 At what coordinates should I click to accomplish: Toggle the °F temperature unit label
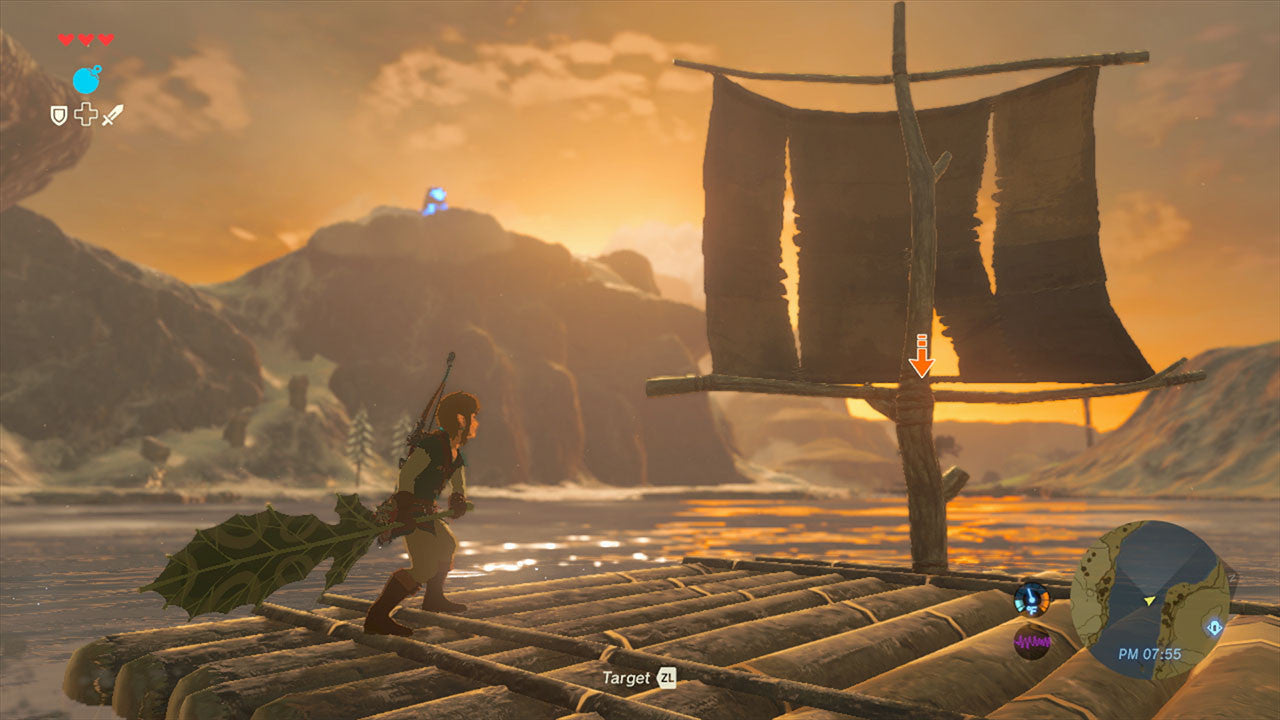pyautogui.click(x=1032, y=610)
